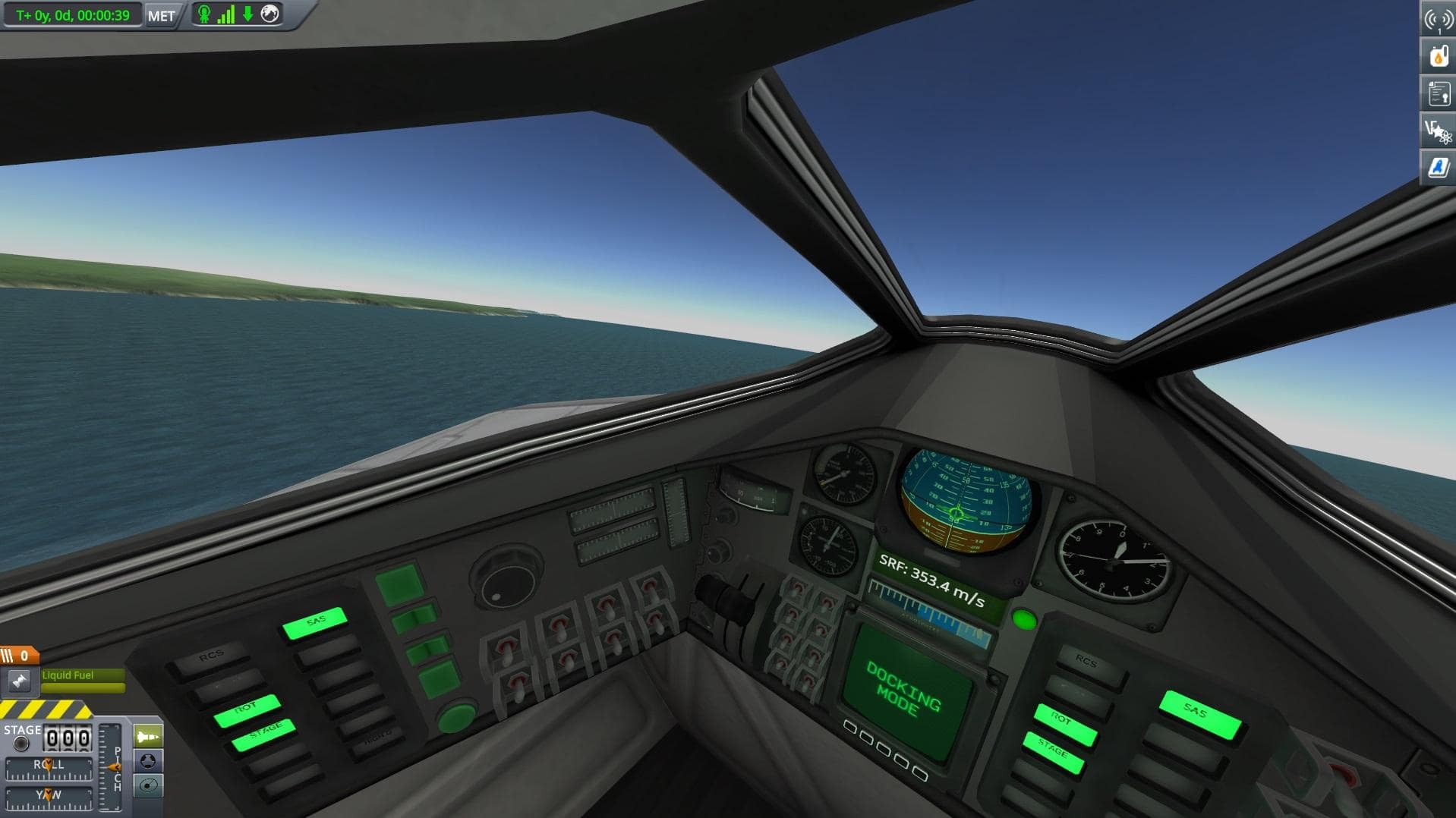Open resources with the fuel canister icon

point(1439,55)
